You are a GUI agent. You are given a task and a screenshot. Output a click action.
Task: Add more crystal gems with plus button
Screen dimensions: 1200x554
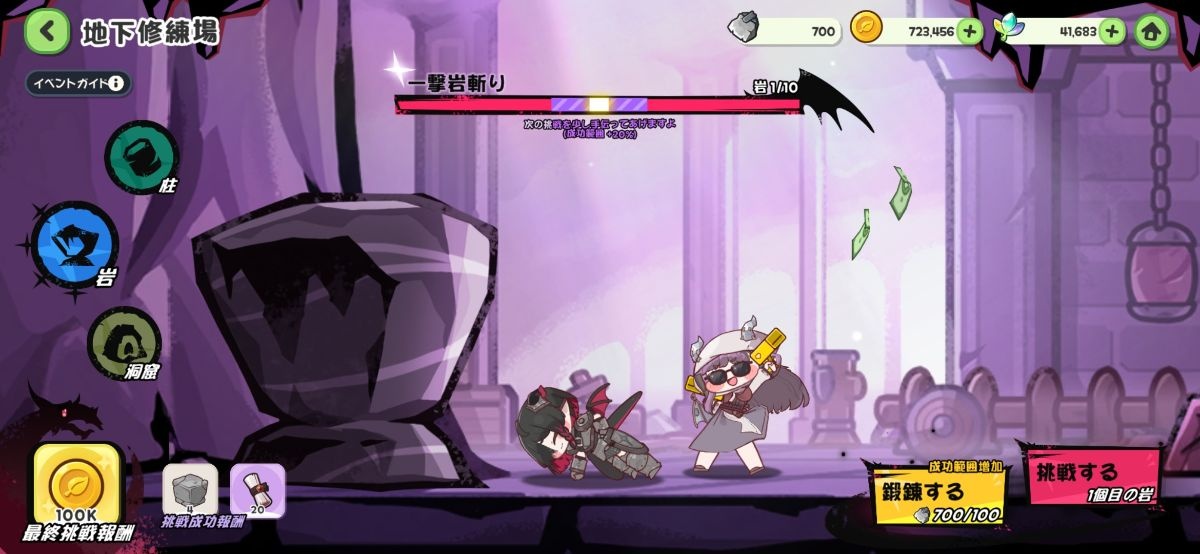1113,31
